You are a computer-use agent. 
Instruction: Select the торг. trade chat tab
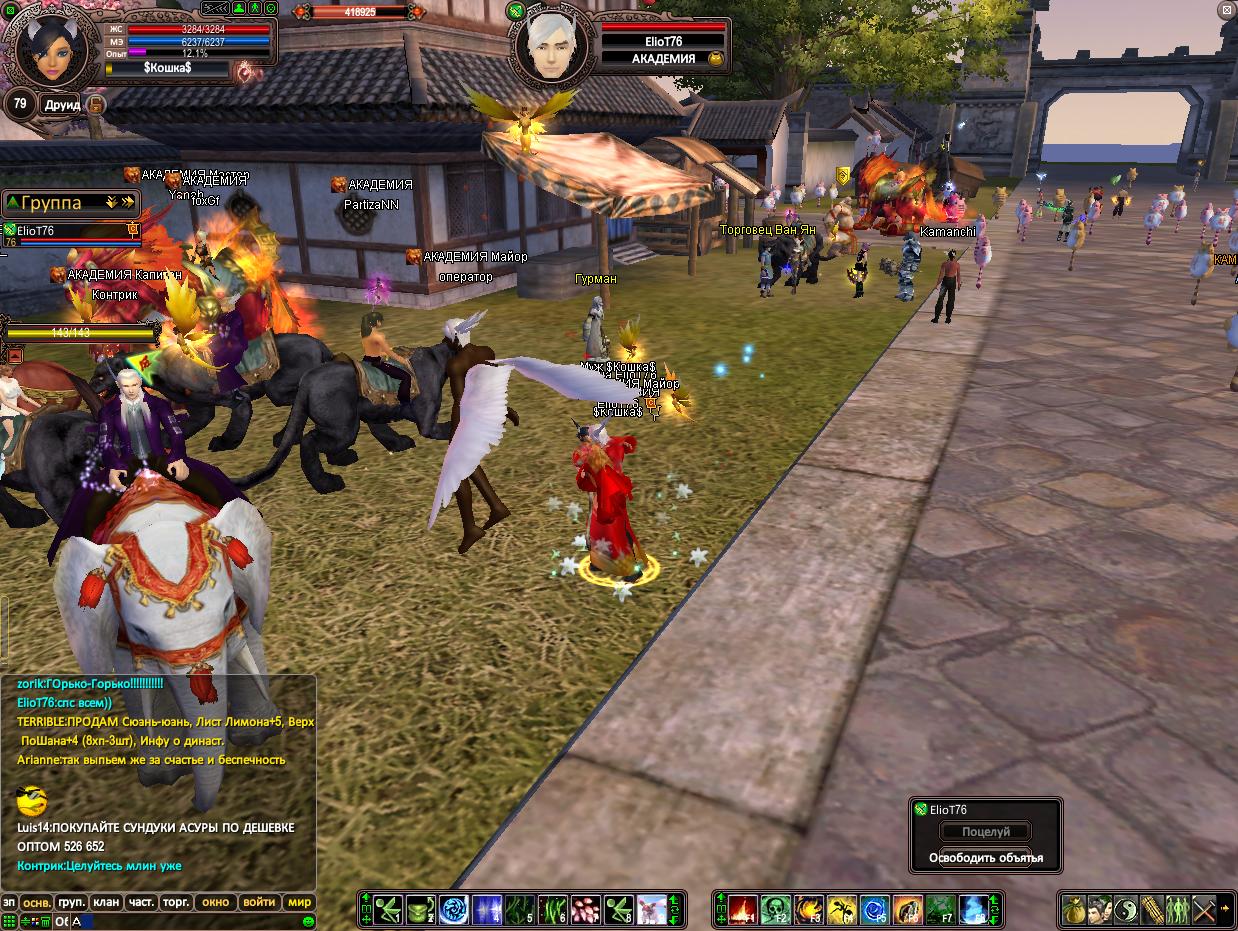[176, 902]
